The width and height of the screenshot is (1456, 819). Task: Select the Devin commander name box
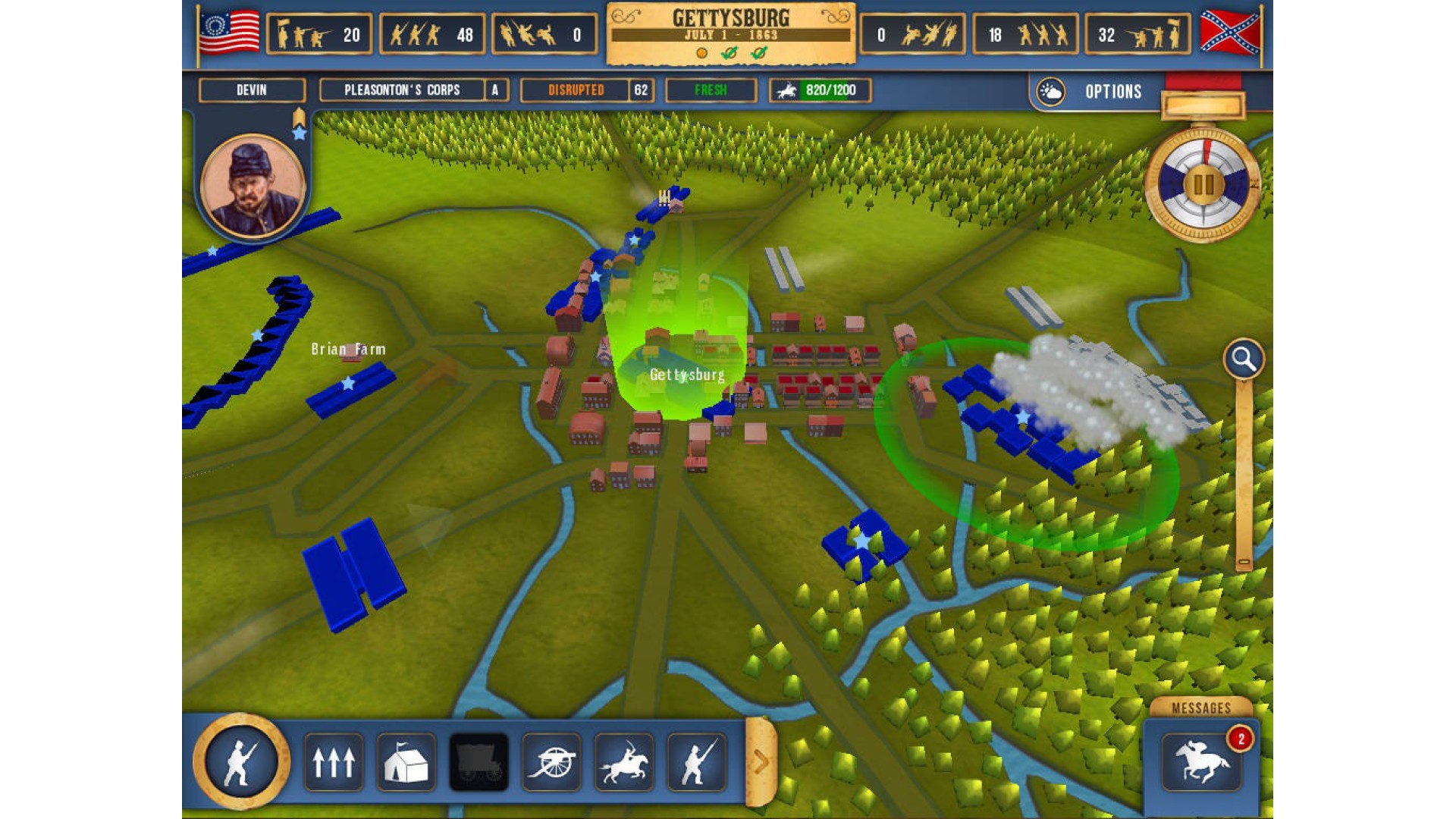[252, 90]
